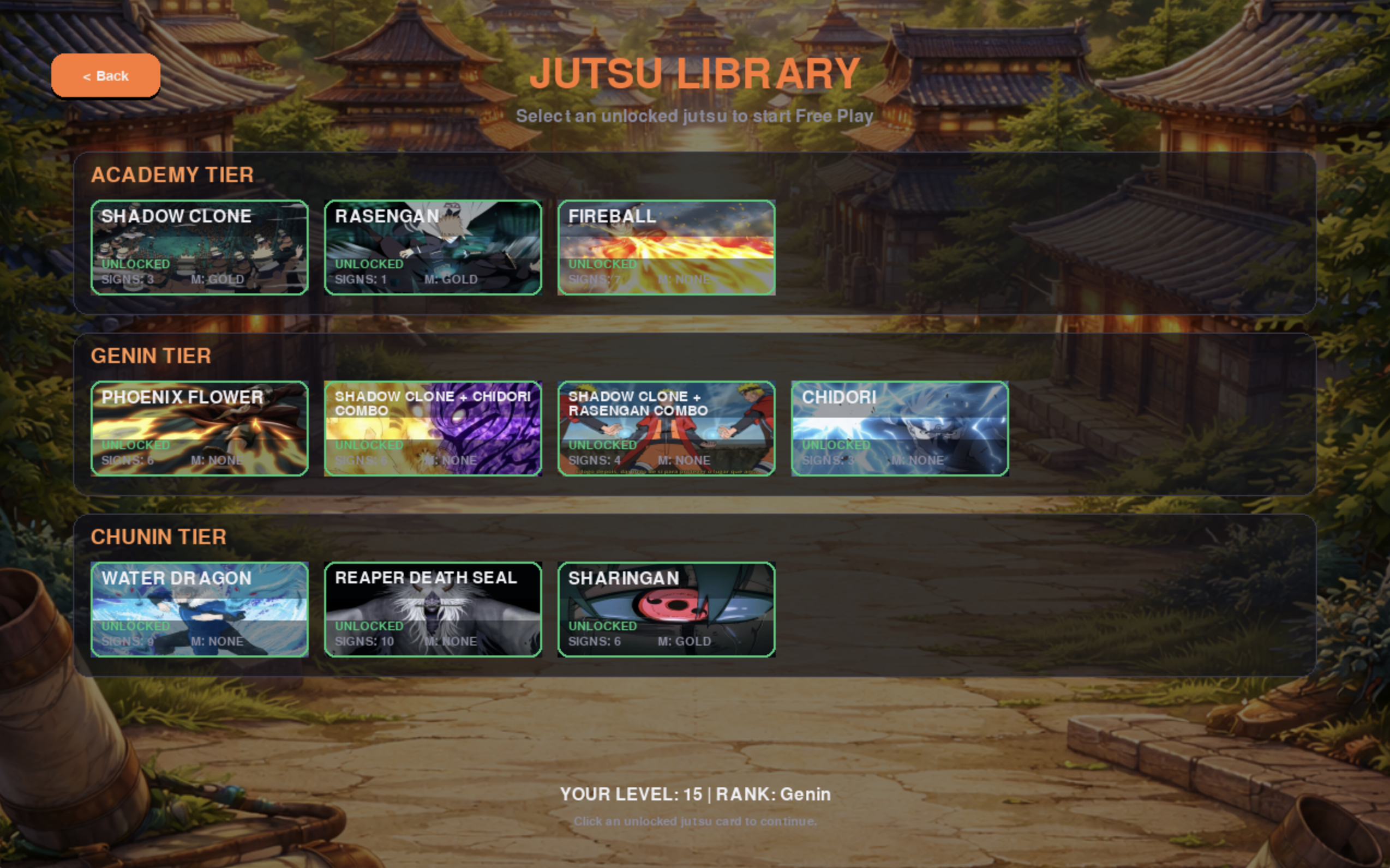The width and height of the screenshot is (1390, 868).
Task: Open the Water Dragon jutsu card
Action: tap(199, 610)
